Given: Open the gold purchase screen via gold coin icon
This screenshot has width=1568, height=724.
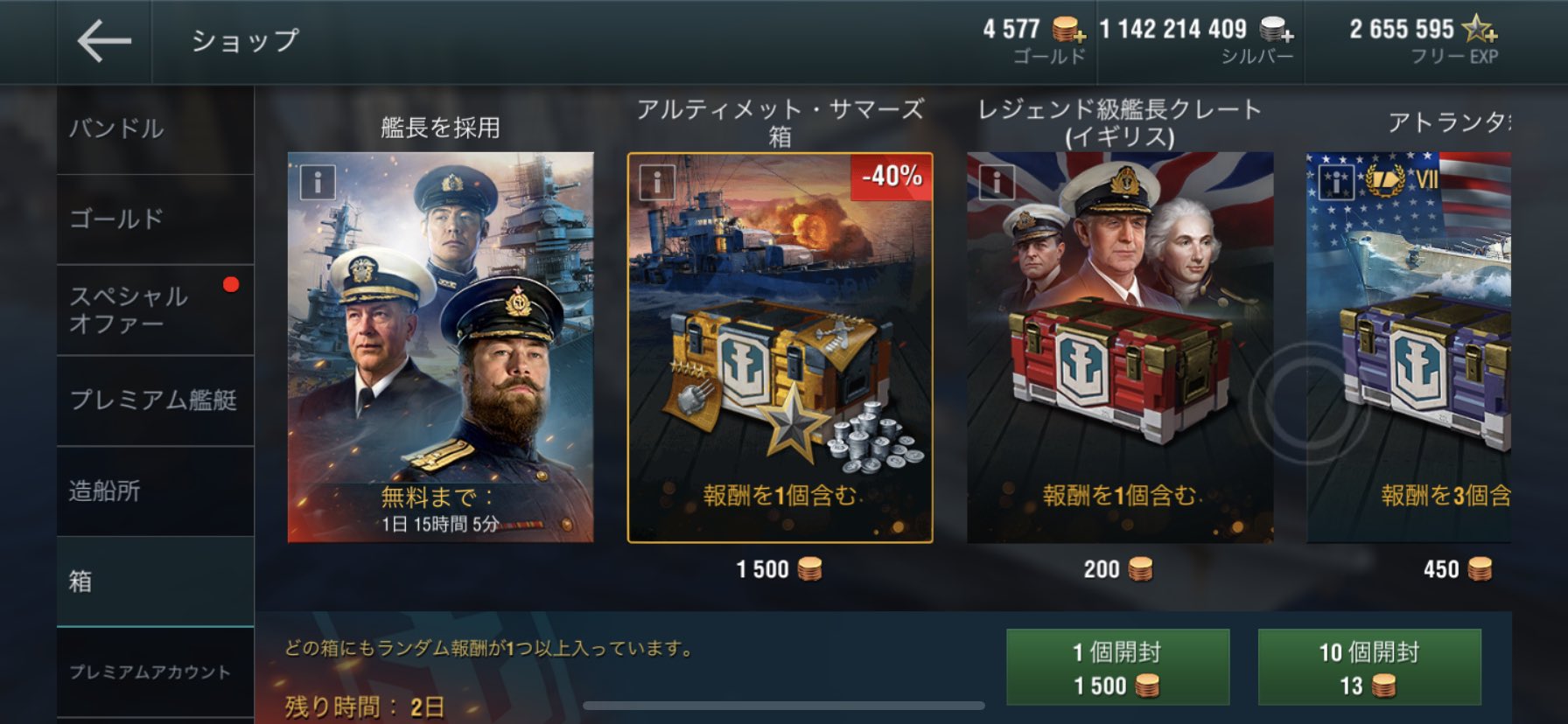Looking at the screenshot, I should (x=1064, y=29).
